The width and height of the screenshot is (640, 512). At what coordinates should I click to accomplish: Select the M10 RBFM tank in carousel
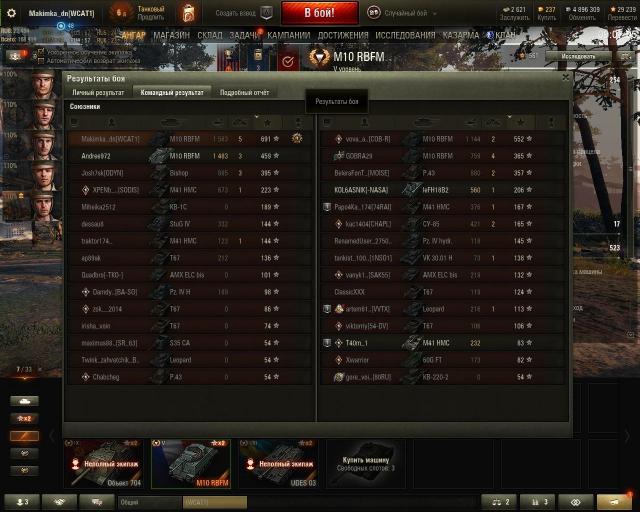190,463
